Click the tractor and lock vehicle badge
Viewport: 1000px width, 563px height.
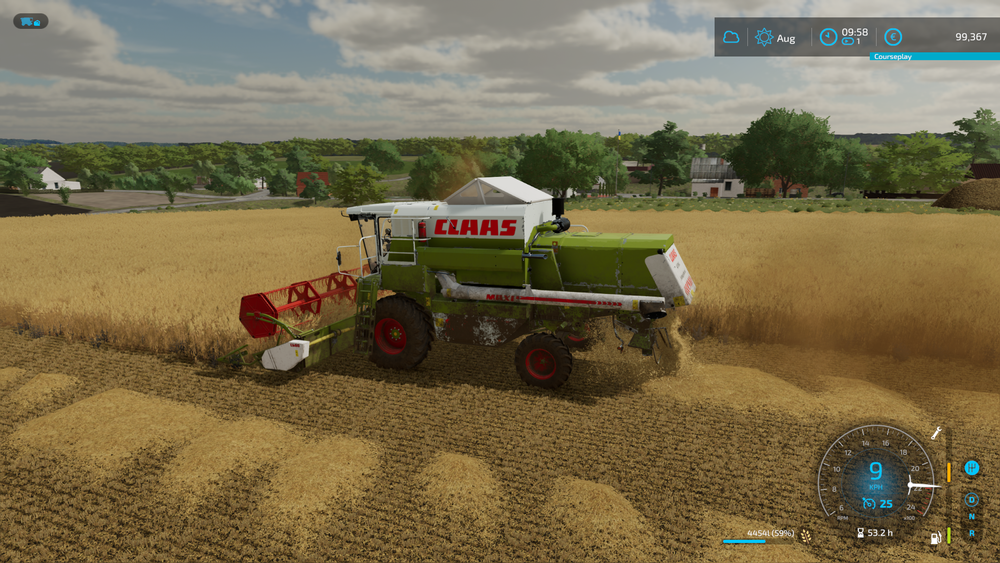click(x=30, y=21)
